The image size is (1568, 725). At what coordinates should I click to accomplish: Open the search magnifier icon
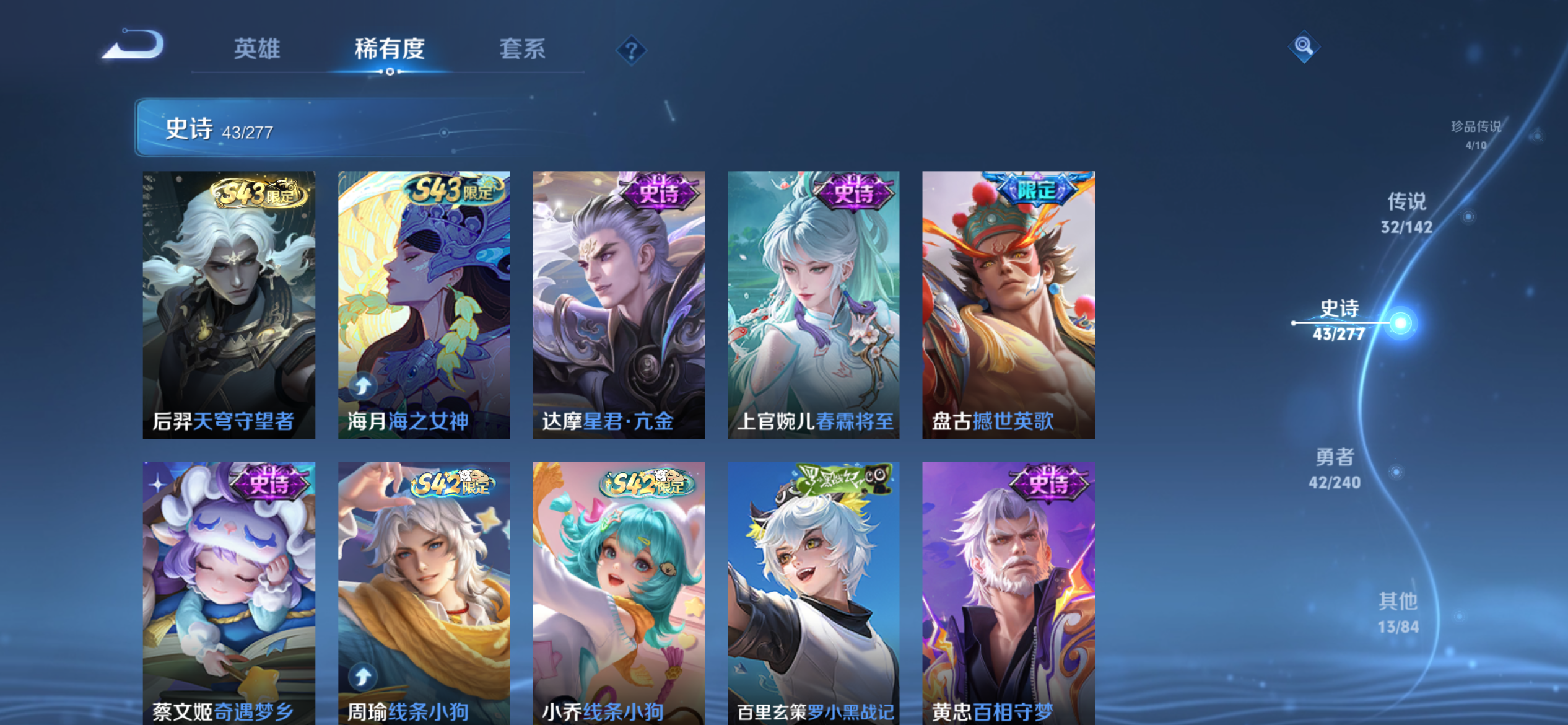1303,46
